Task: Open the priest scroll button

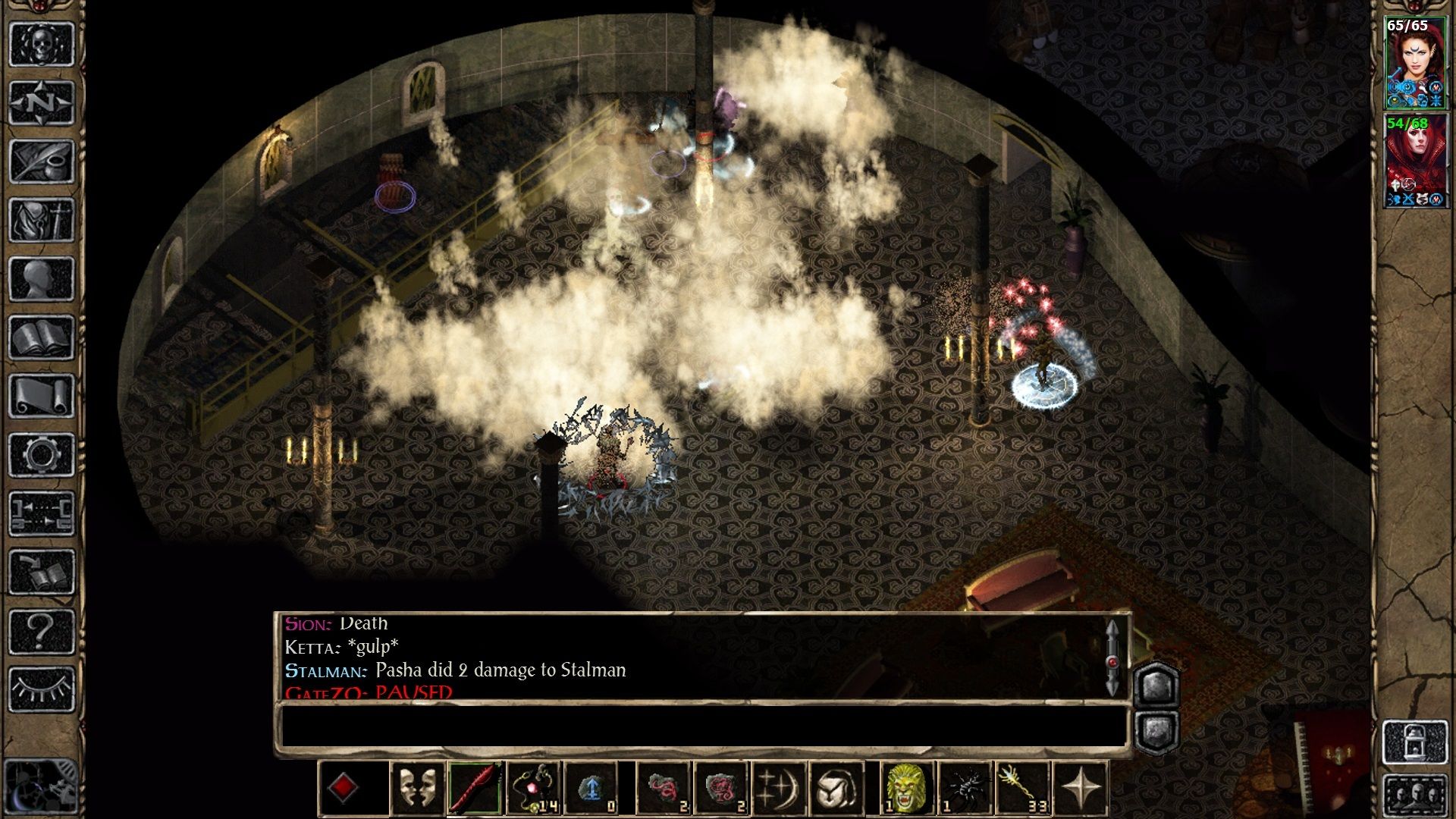Action: 41,396
